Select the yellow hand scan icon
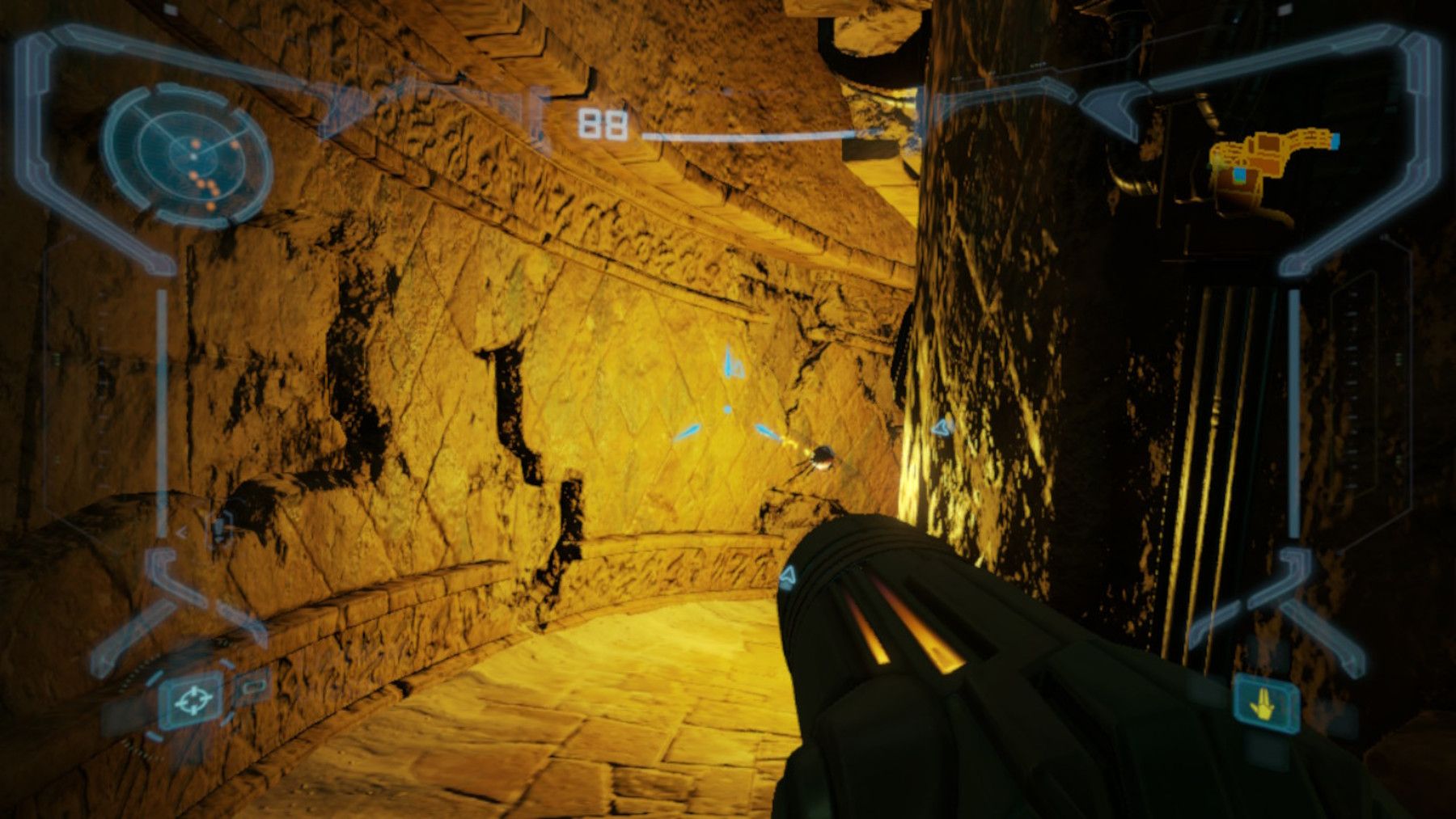The image size is (1456, 819). [1268, 702]
